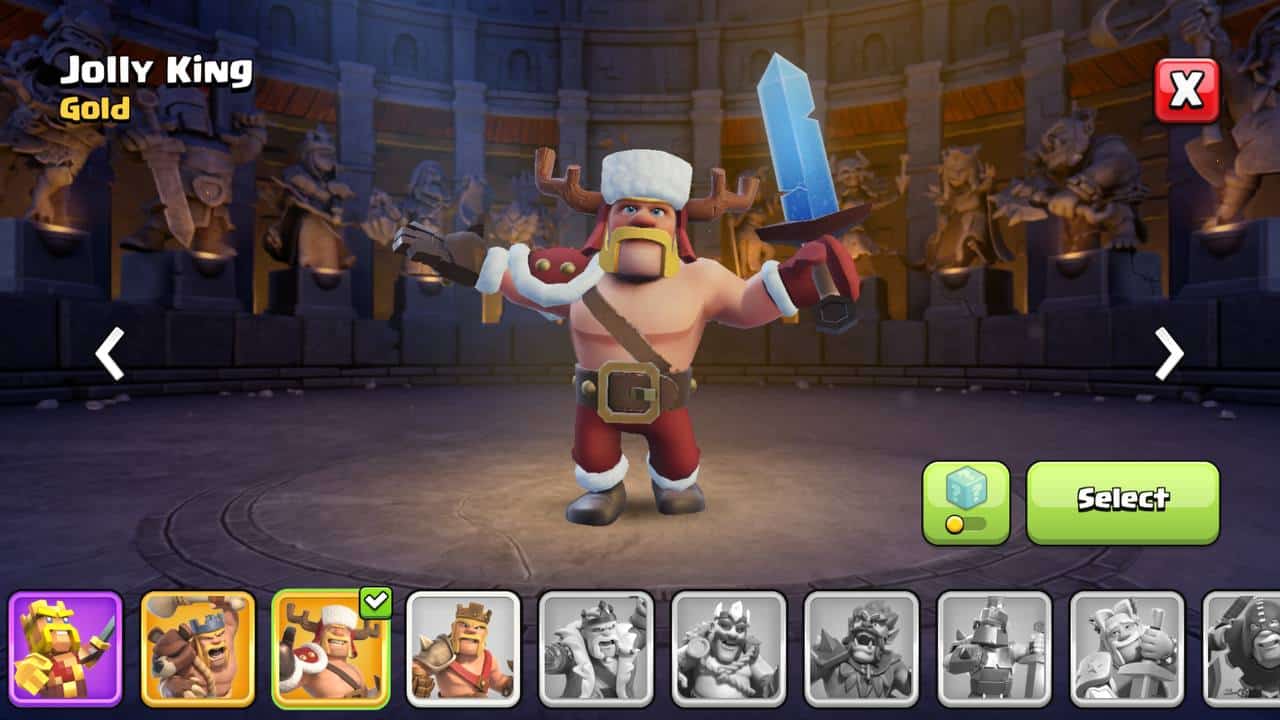Toggle the blue cube scenery button
The width and height of the screenshot is (1280, 720).
966,502
